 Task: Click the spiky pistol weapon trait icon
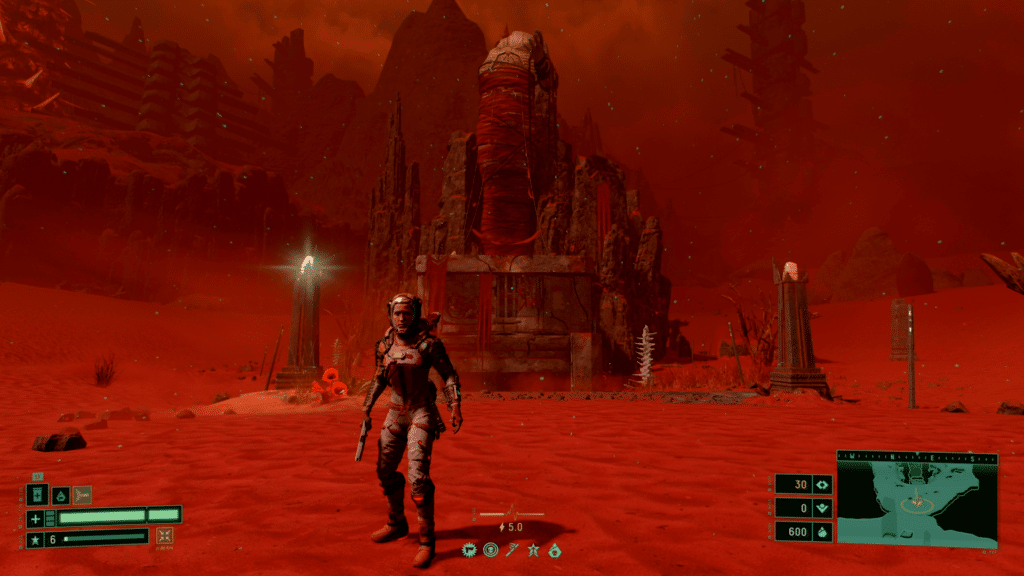[468, 550]
